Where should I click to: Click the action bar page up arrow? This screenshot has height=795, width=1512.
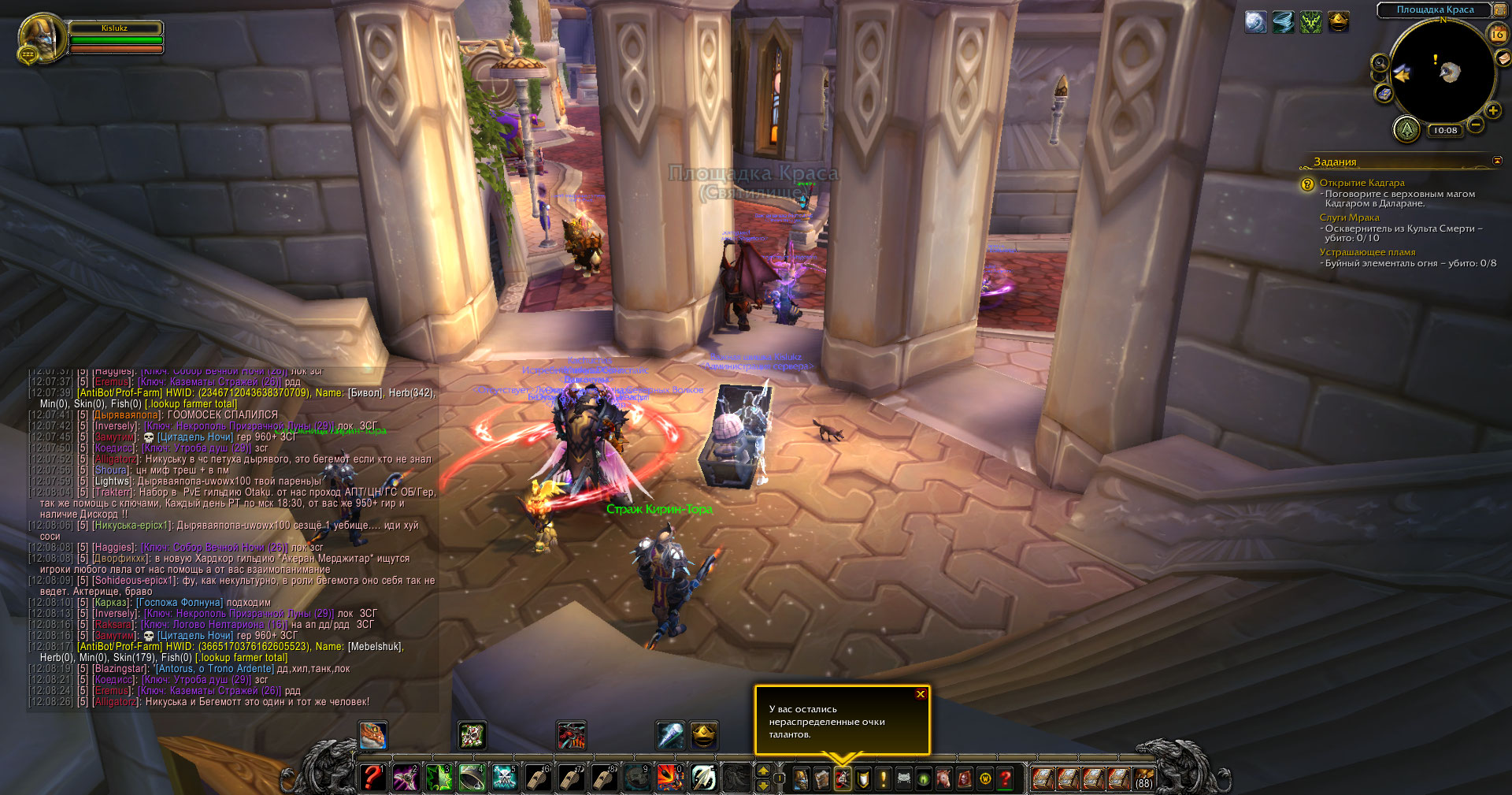(x=762, y=771)
